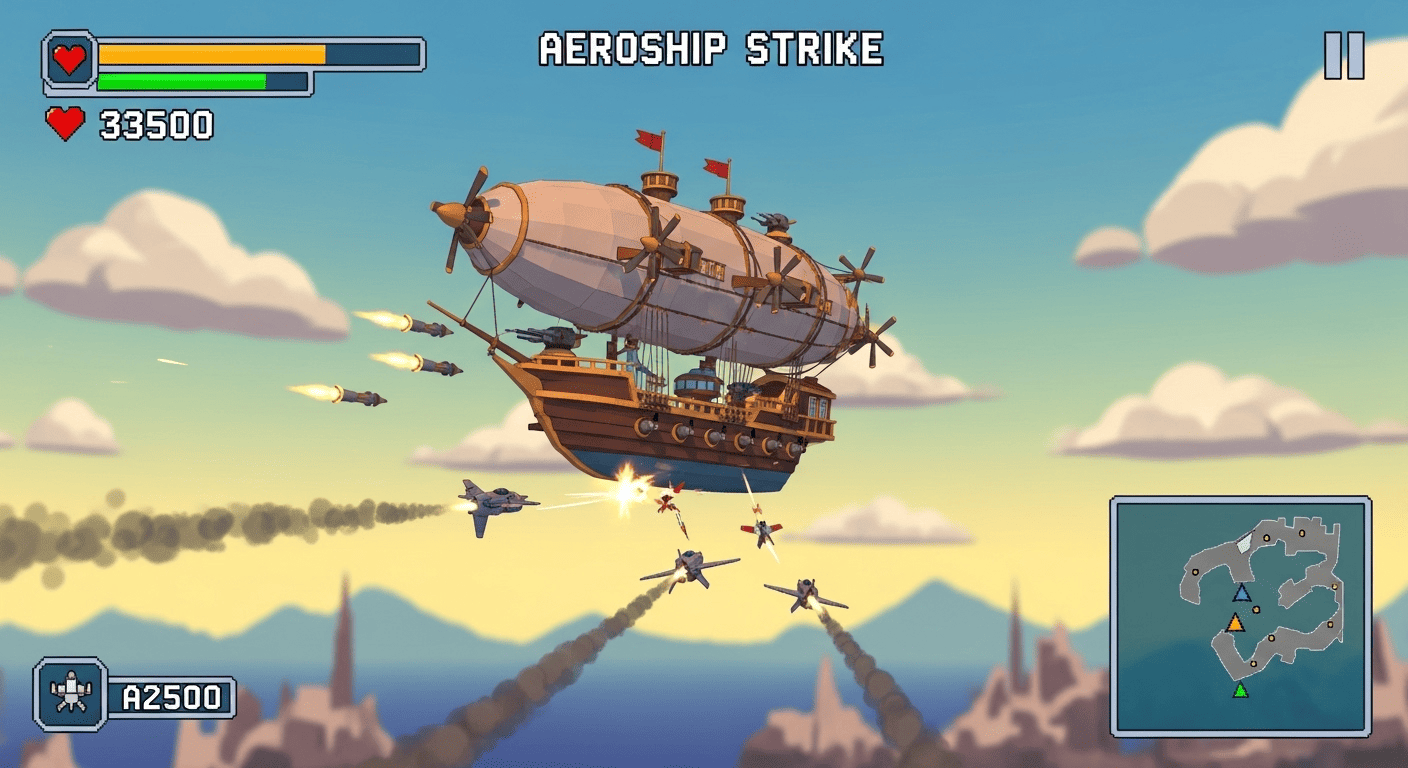Click the green shield bar under the health bar
The width and height of the screenshot is (1408, 768).
[180, 79]
